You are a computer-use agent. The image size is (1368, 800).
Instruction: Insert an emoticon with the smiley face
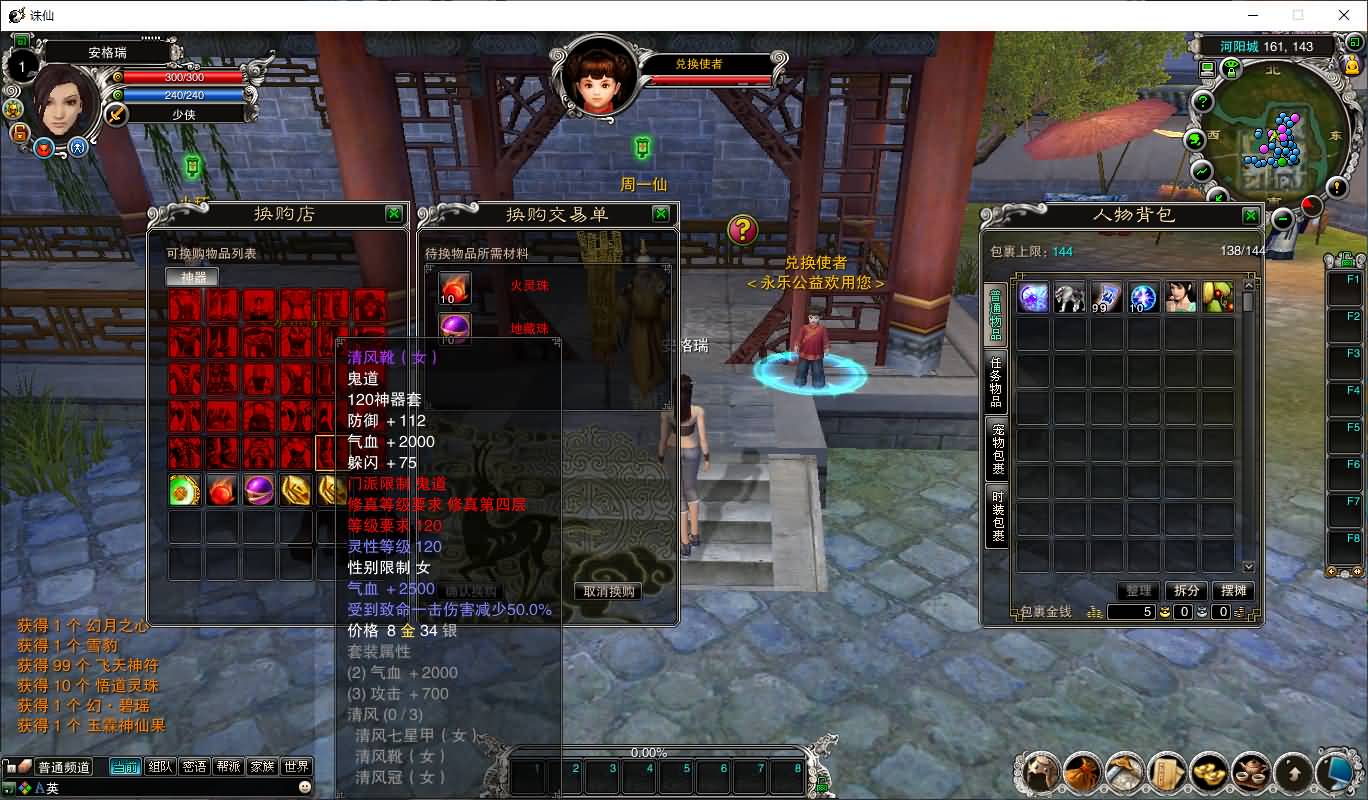click(x=304, y=787)
